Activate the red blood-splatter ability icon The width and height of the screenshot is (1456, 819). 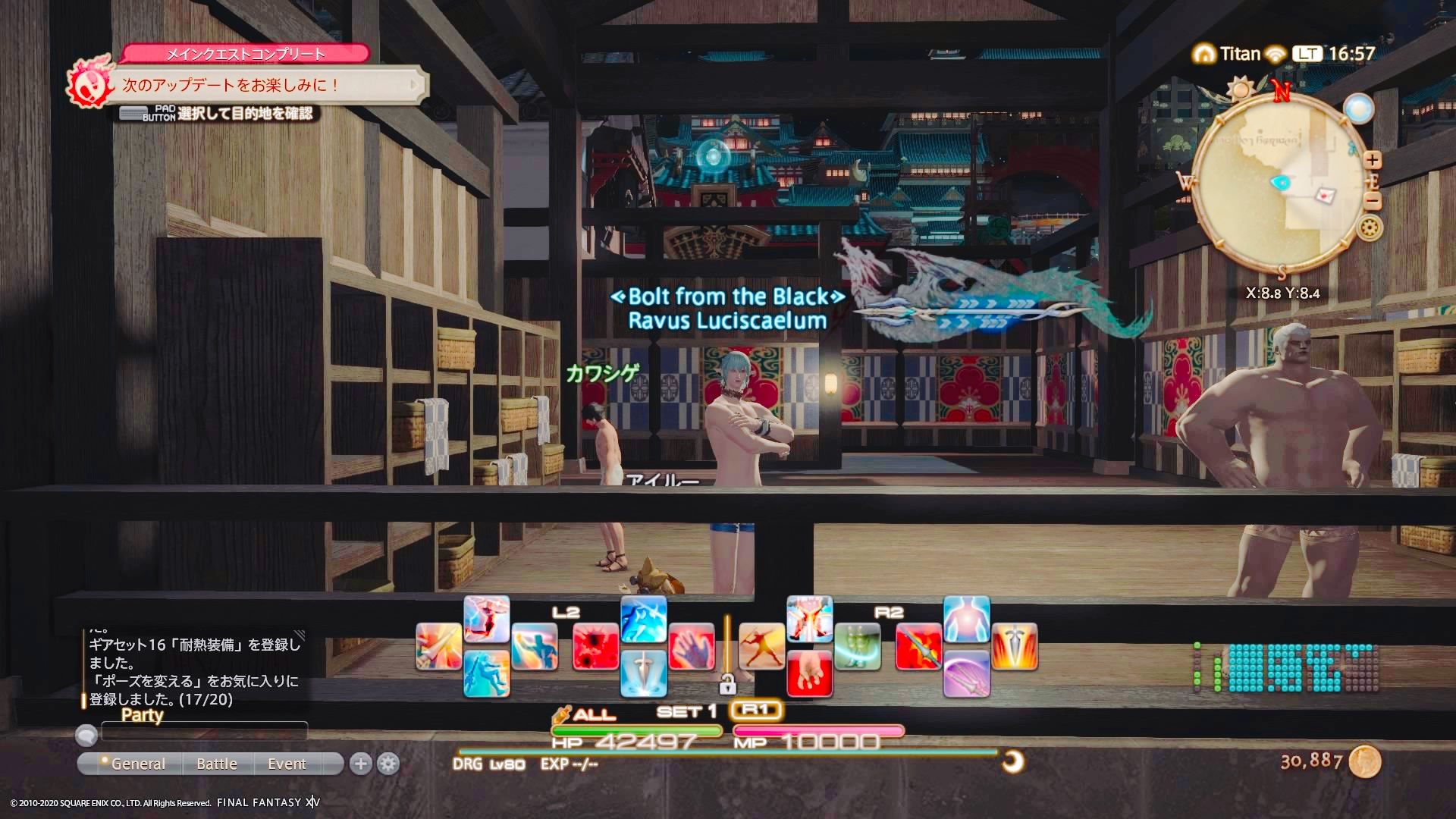point(596,647)
